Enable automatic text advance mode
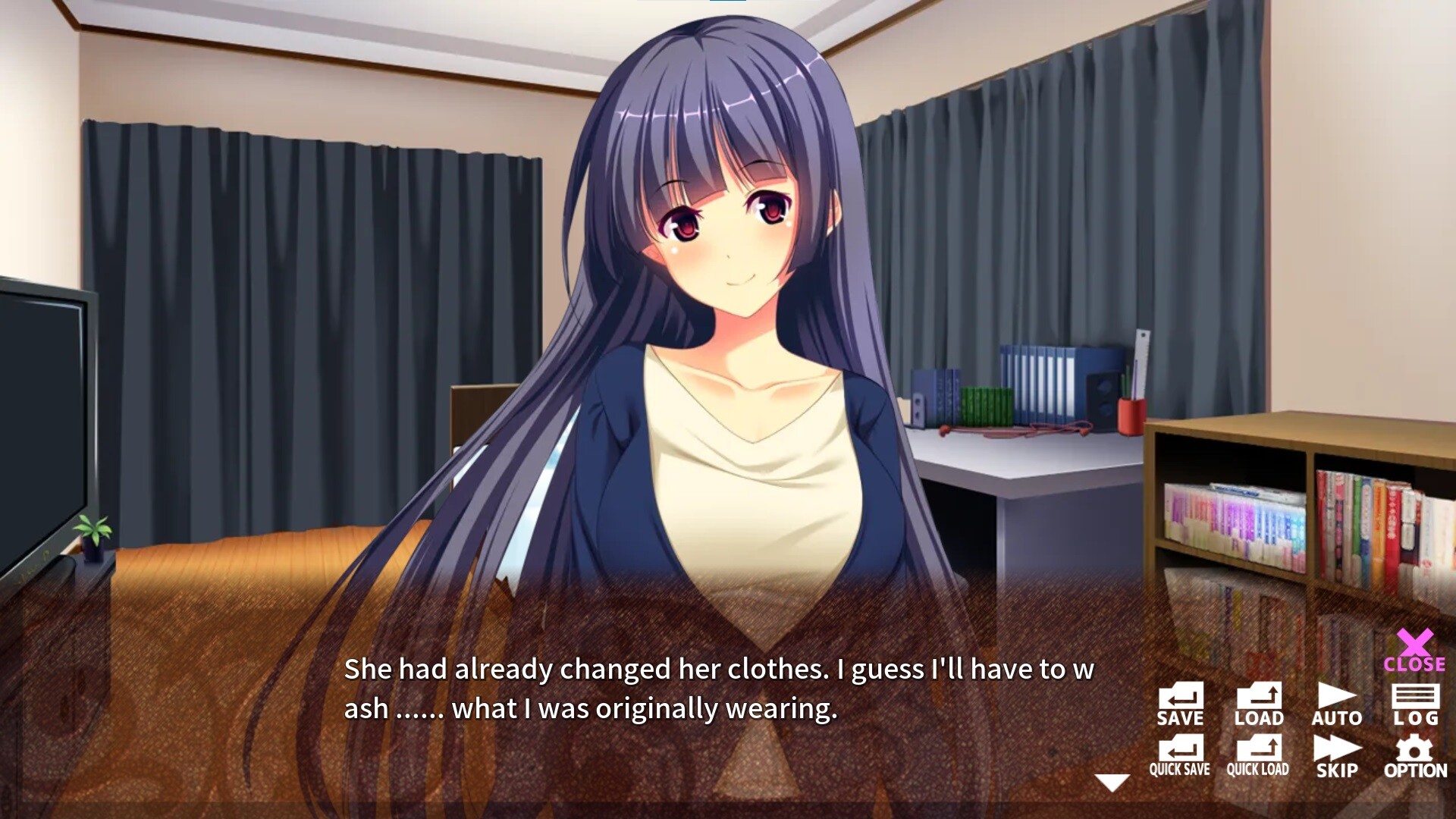This screenshot has height=819, width=1456. (x=1337, y=705)
